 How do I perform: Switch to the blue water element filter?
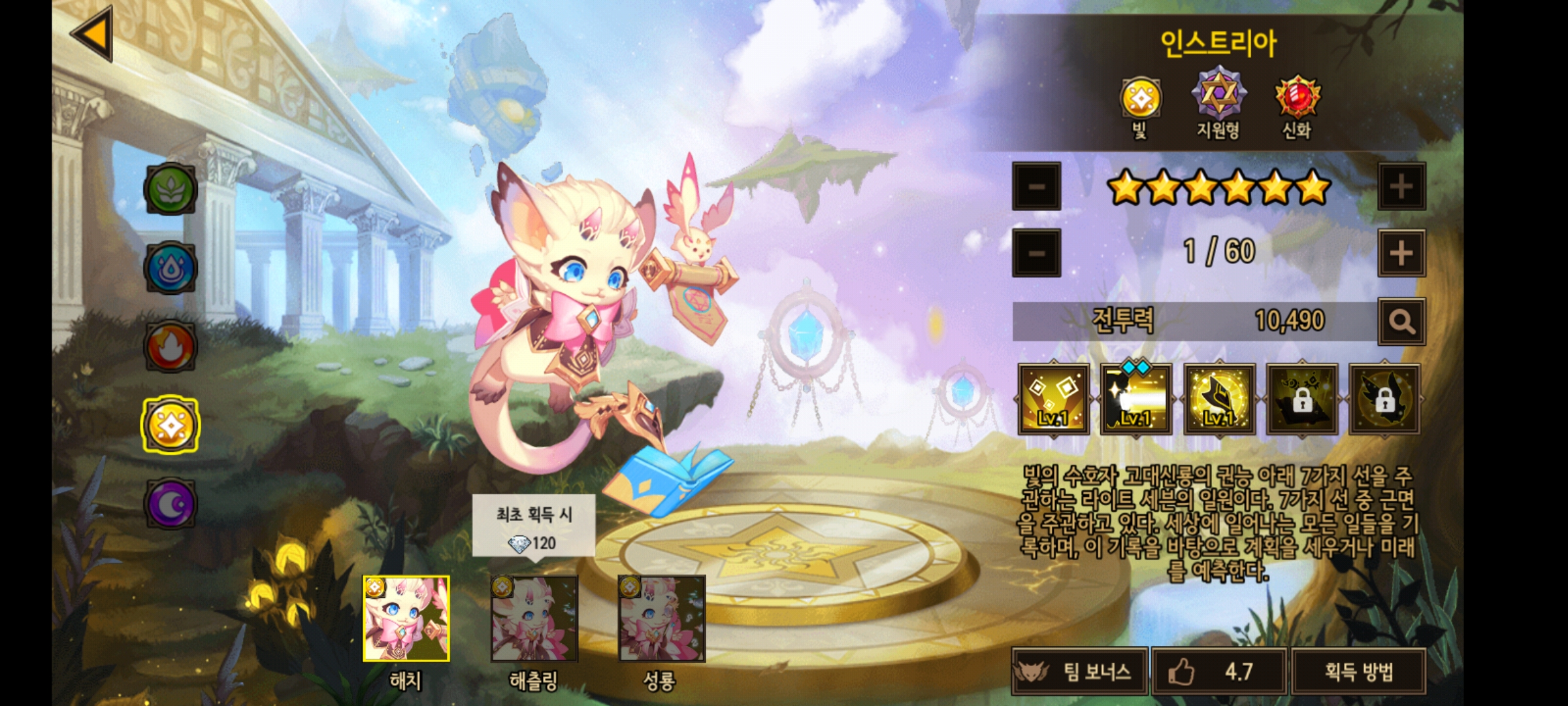(x=171, y=268)
